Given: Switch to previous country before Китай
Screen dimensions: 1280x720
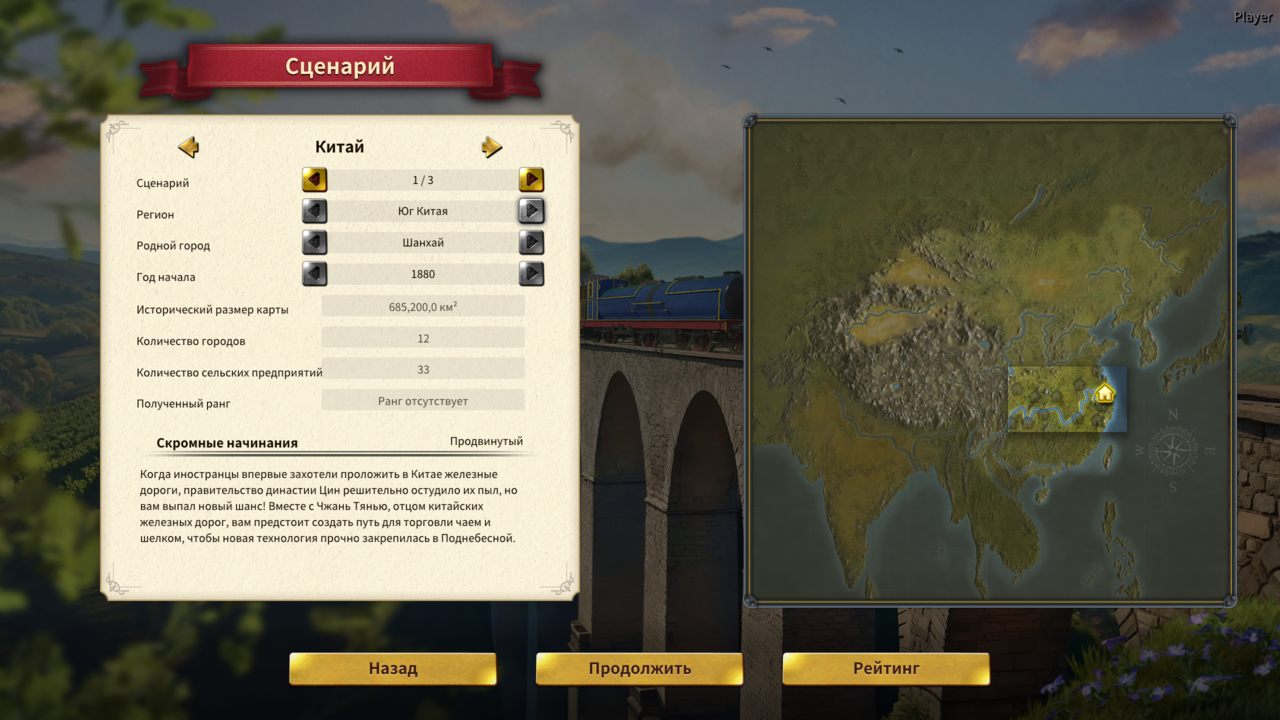Looking at the screenshot, I should (x=188, y=147).
